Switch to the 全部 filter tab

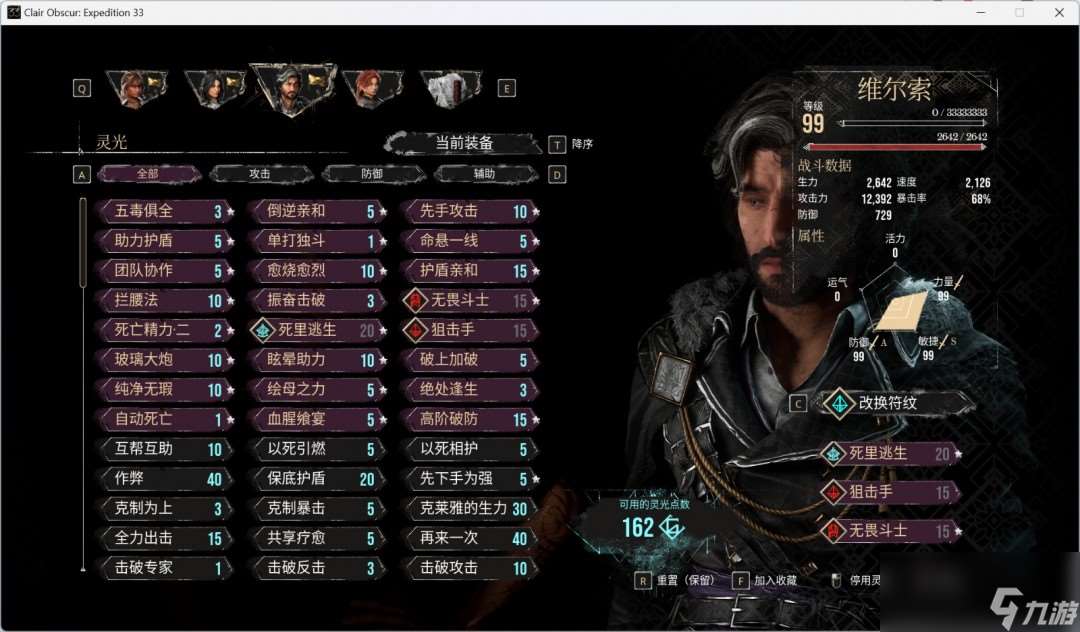[x=148, y=174]
